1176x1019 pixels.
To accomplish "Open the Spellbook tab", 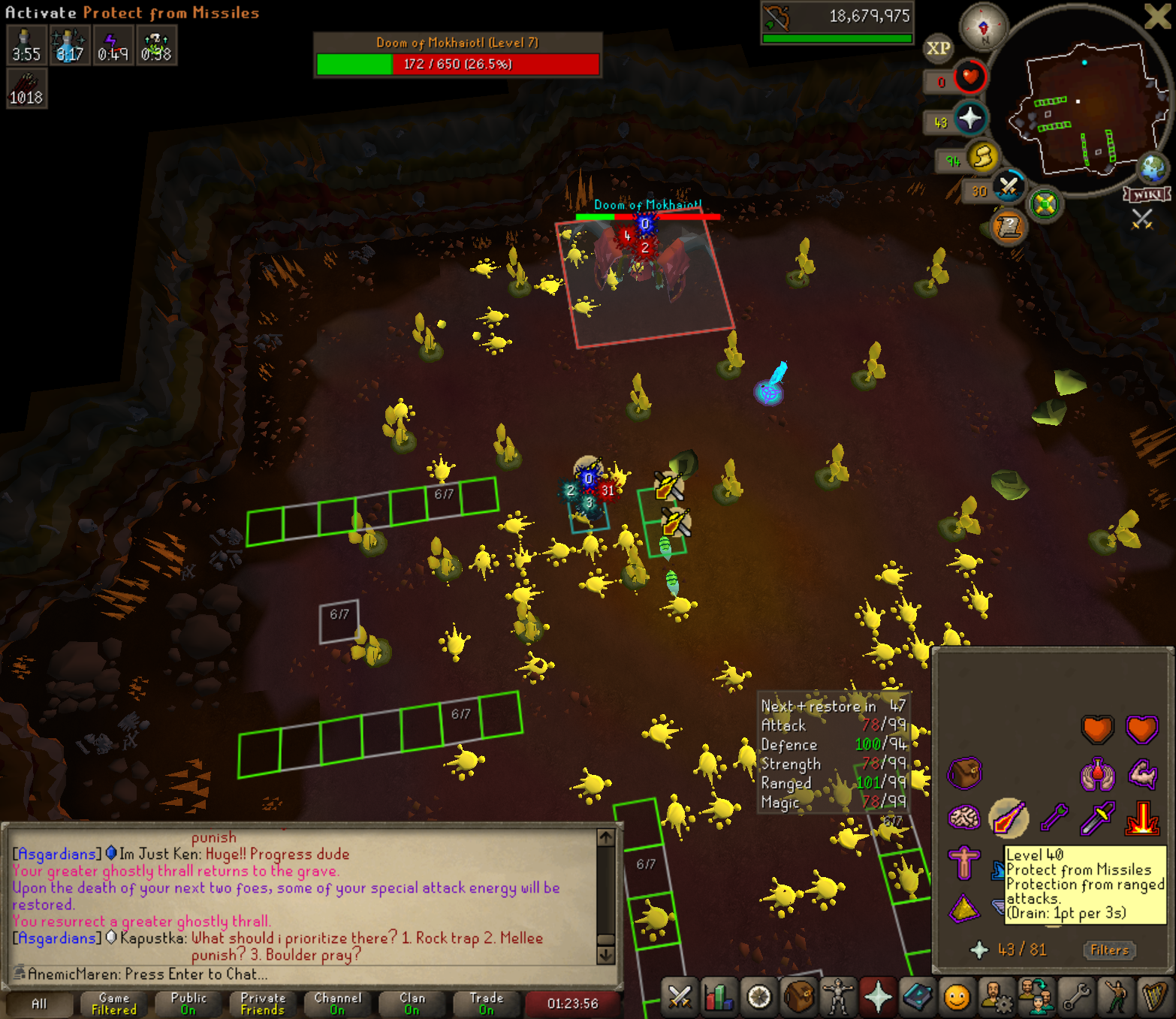I will tap(917, 997).
